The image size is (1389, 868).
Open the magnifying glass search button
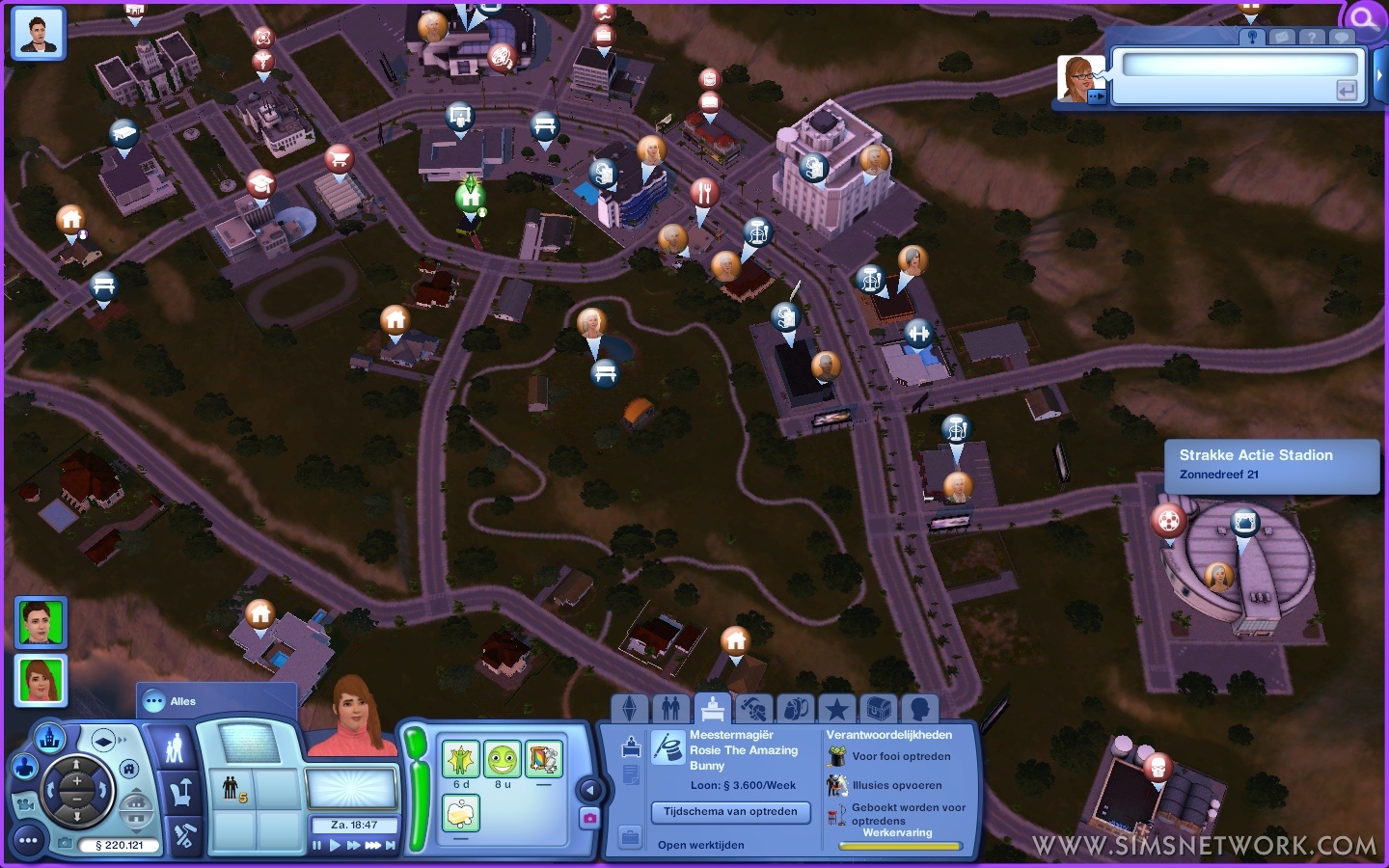pos(1364,18)
